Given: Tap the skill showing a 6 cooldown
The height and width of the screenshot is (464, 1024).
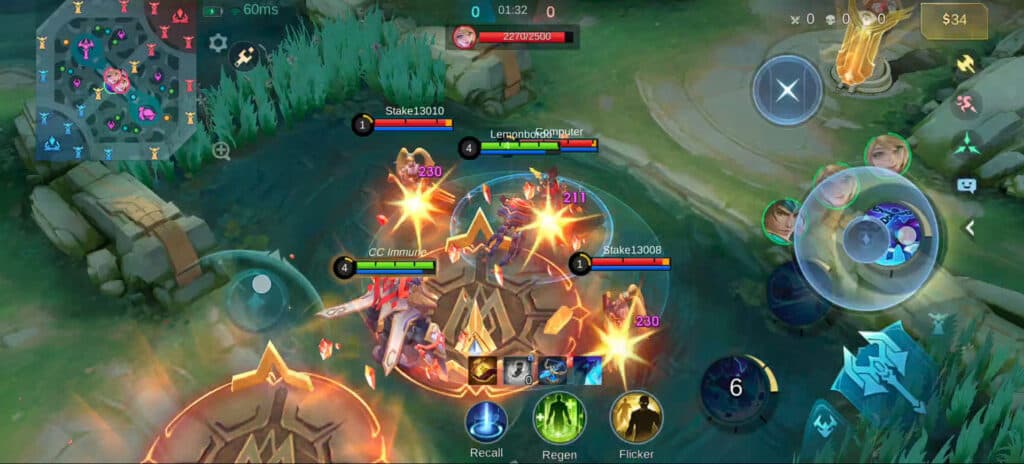Looking at the screenshot, I should coord(737,388).
